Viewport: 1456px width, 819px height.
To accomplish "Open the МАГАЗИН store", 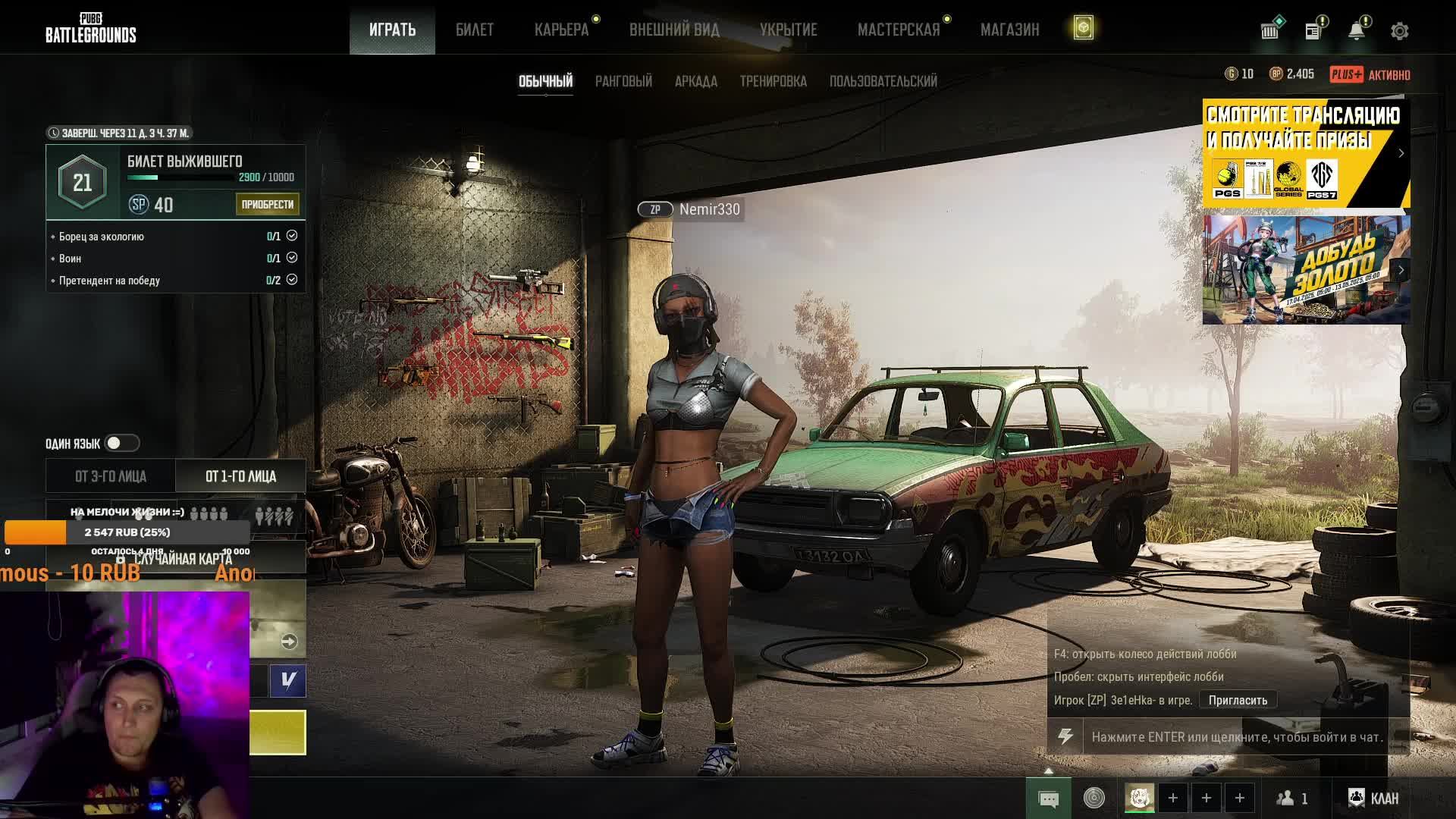I will 1009,30.
